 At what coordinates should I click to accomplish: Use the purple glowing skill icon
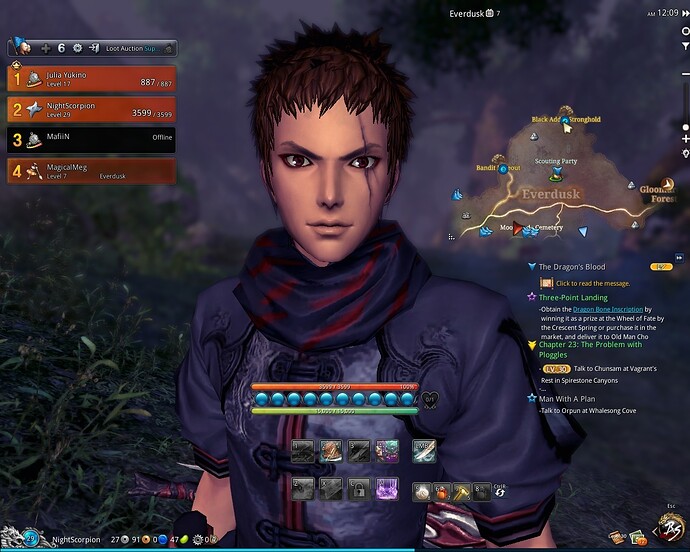[386, 489]
